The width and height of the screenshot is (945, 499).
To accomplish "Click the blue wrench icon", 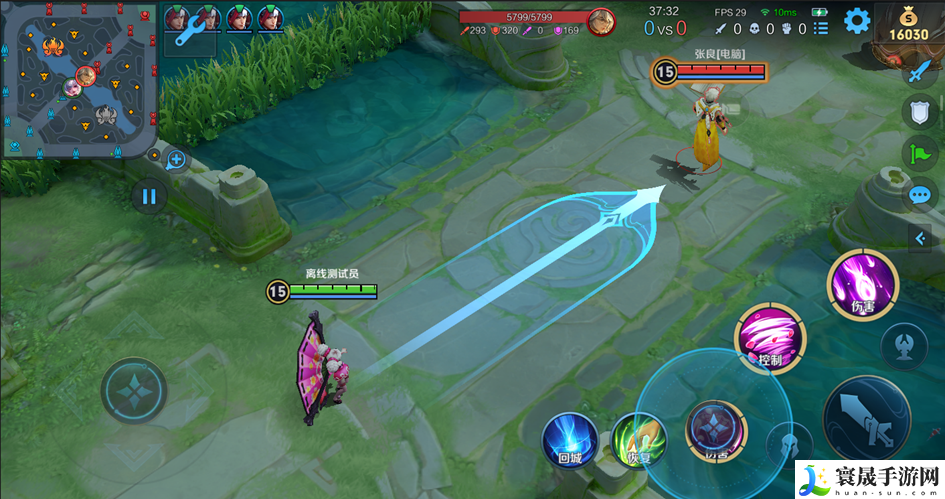I will click(186, 33).
